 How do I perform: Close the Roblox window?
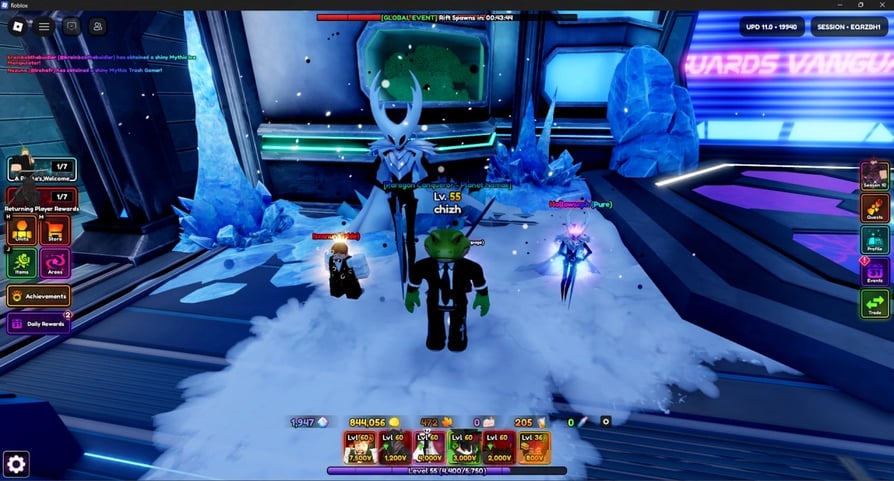tap(881, 5)
